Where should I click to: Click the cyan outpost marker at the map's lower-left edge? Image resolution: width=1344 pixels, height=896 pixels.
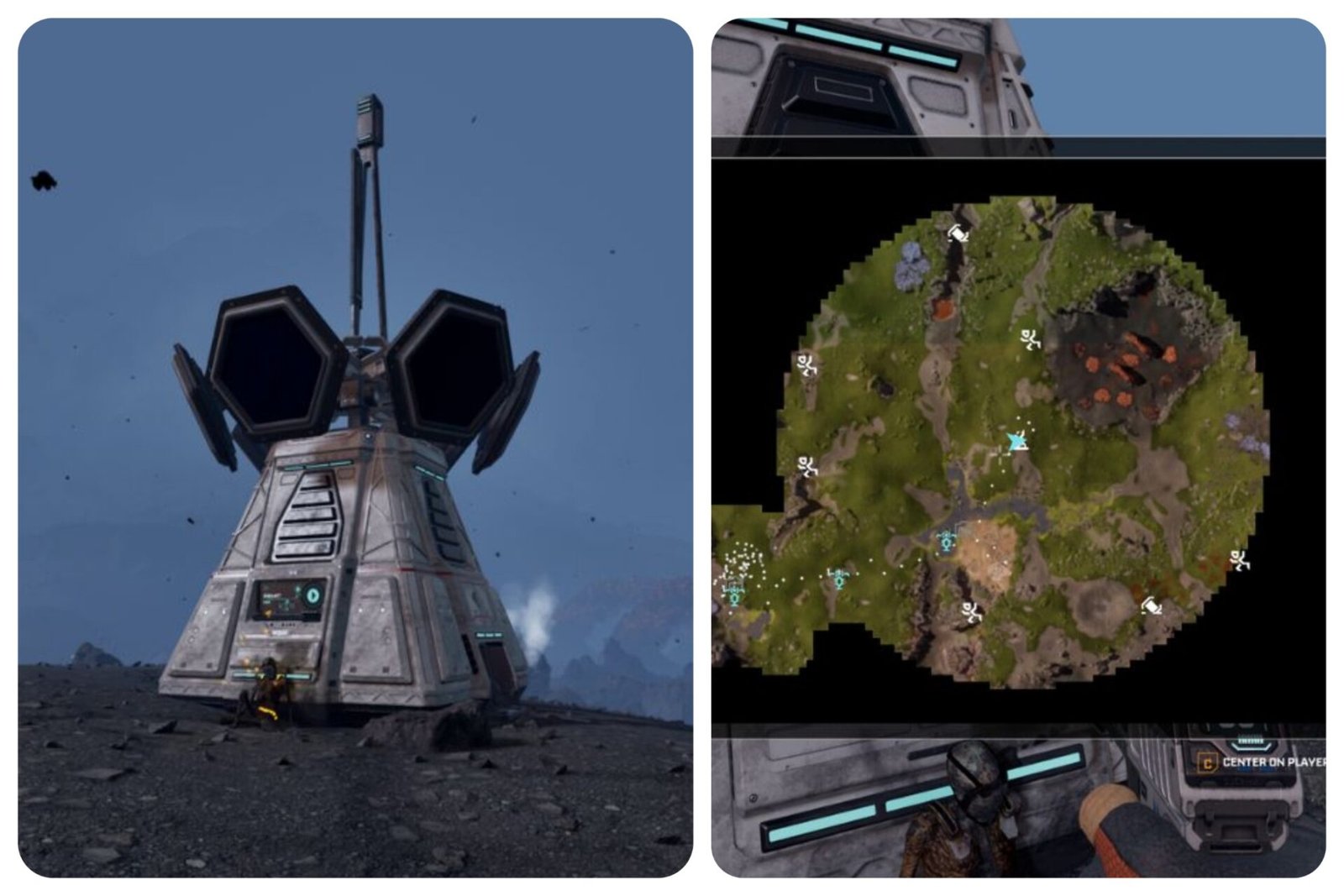734,596
